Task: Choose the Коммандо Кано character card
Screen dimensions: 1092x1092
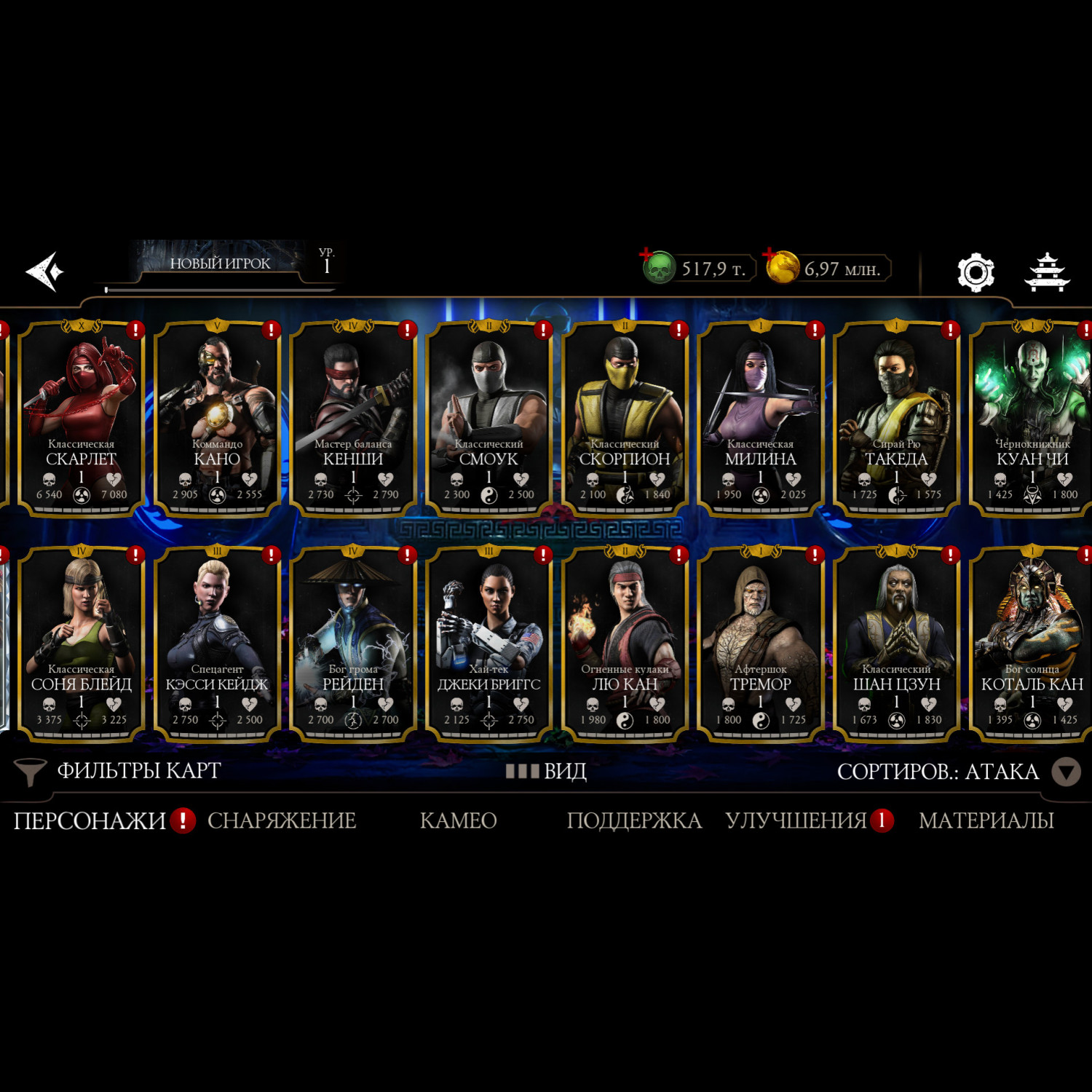Action: [217, 419]
